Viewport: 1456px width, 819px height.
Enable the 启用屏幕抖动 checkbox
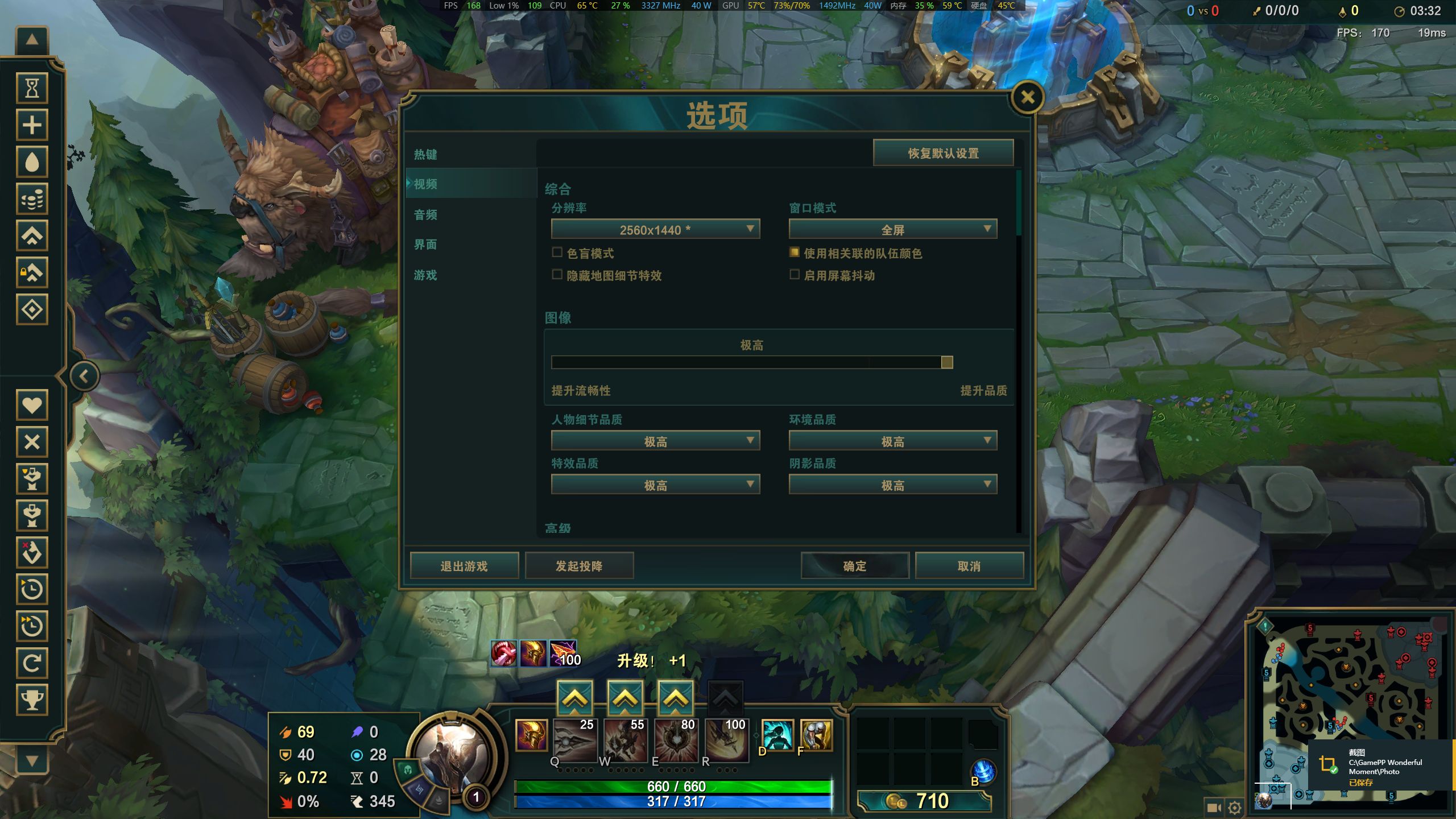click(x=794, y=275)
